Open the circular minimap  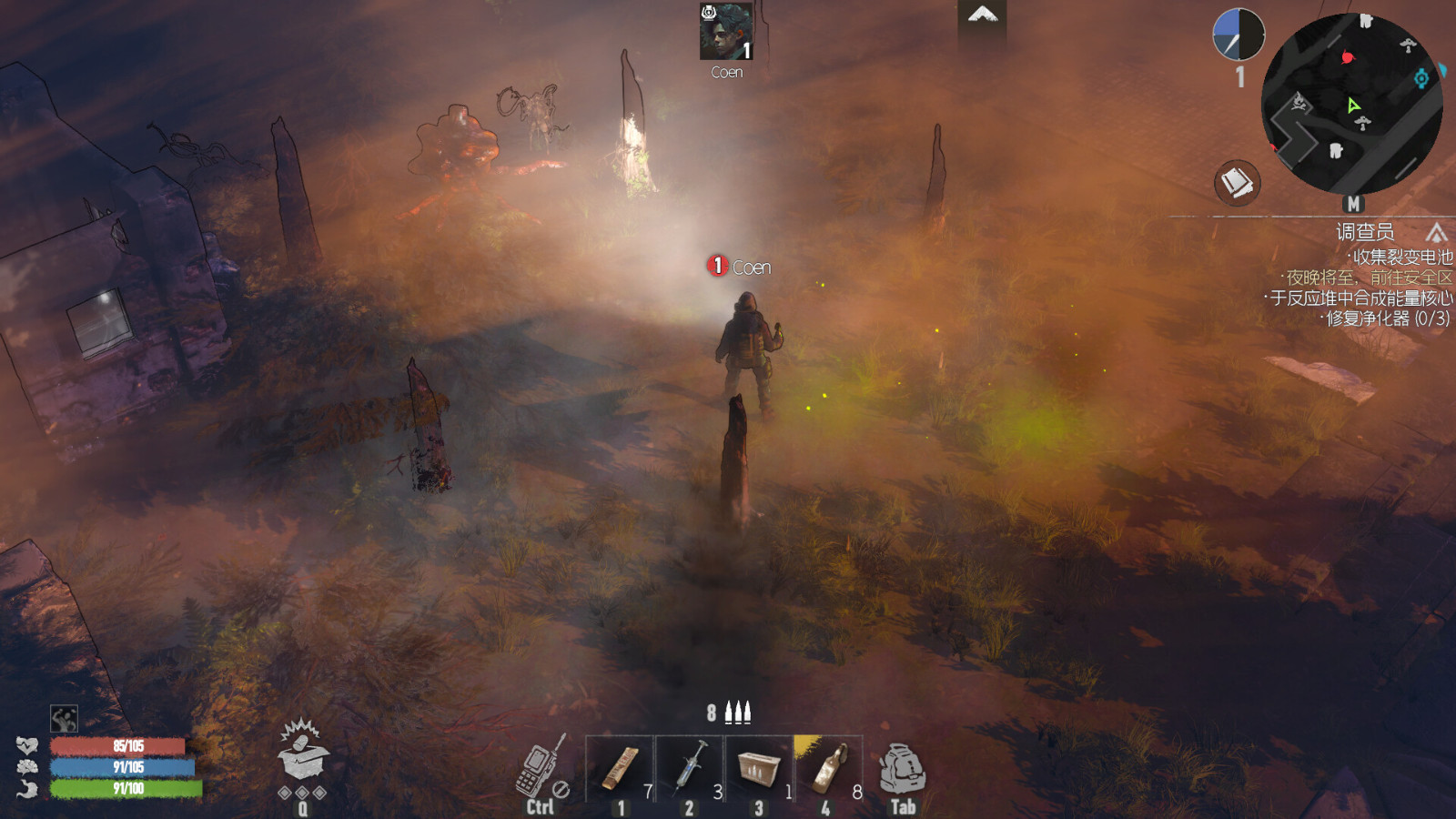1351,105
